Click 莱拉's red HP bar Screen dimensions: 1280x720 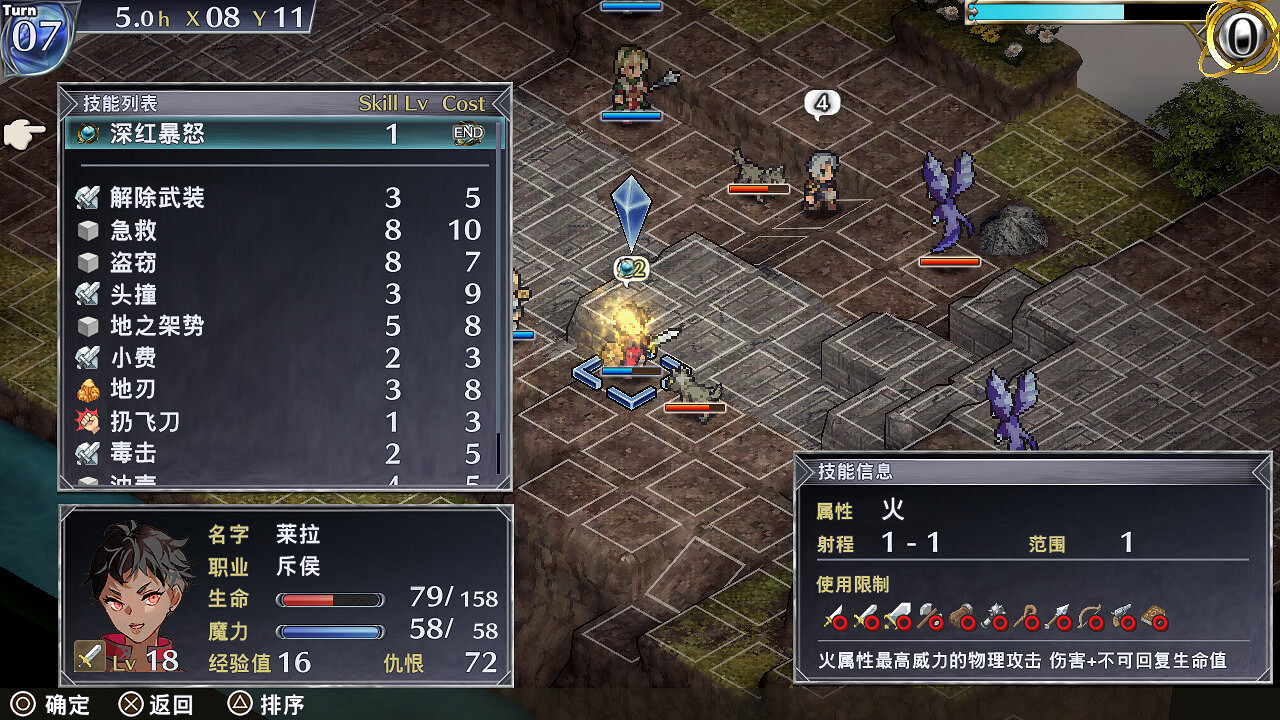click(x=330, y=601)
